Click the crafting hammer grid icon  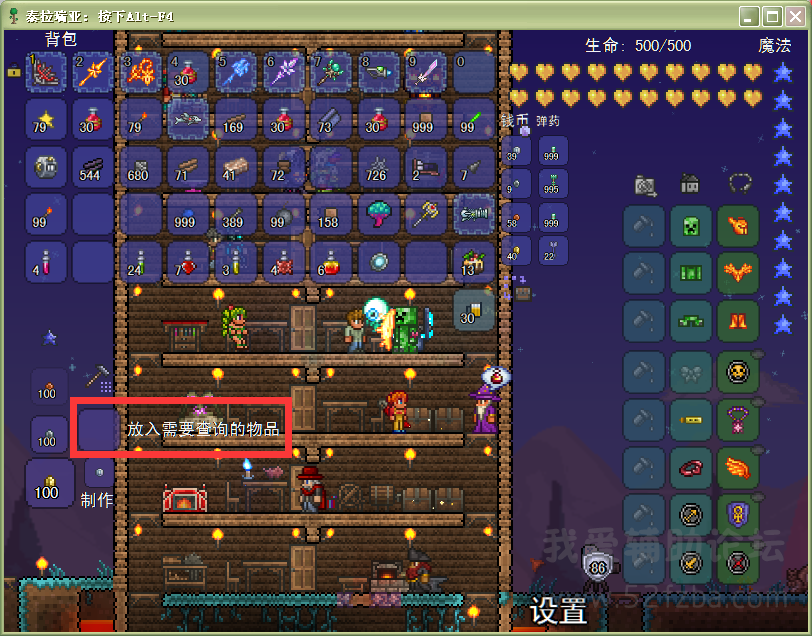click(98, 378)
